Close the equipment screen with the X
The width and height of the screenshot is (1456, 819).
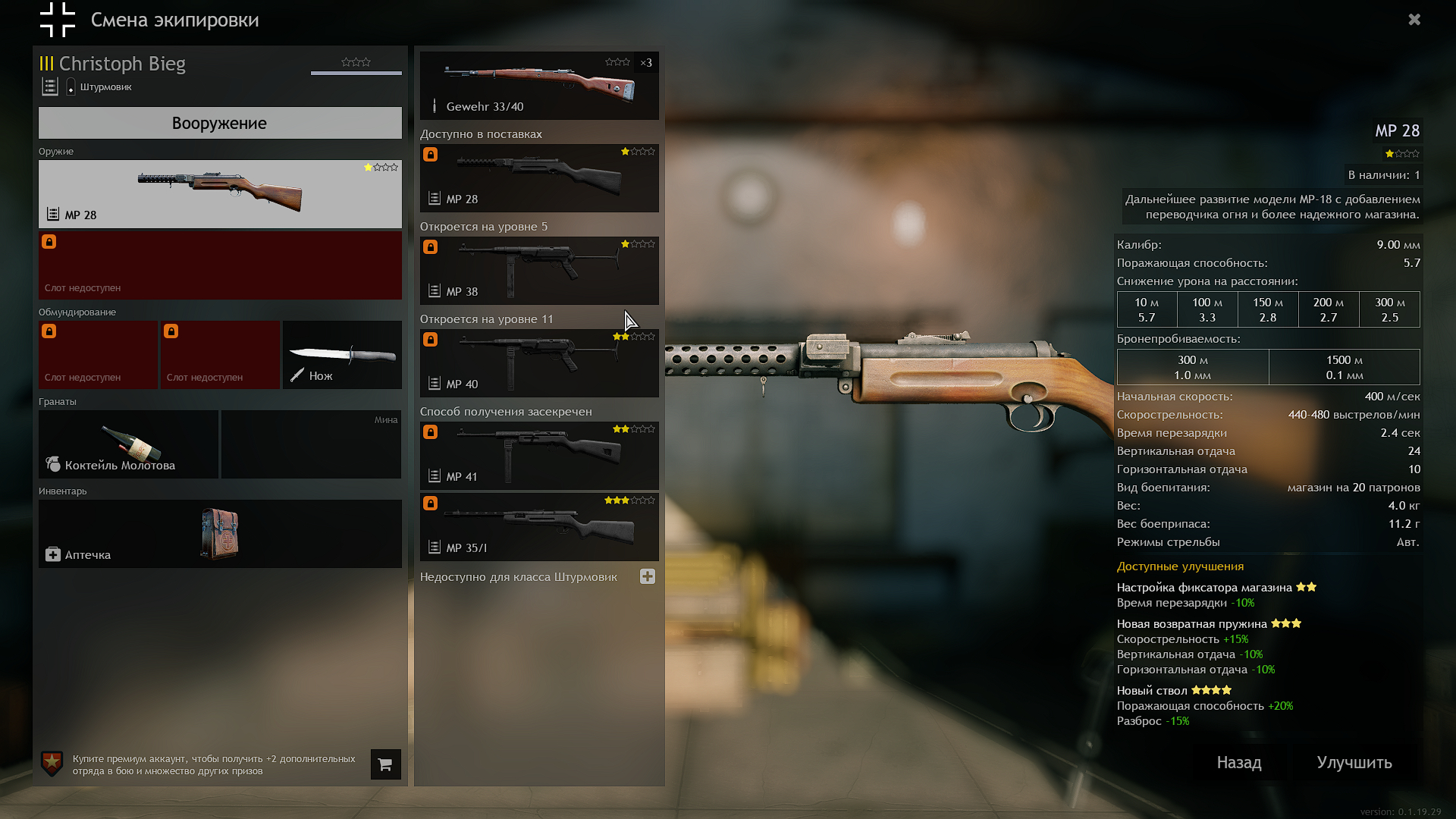point(1414,20)
